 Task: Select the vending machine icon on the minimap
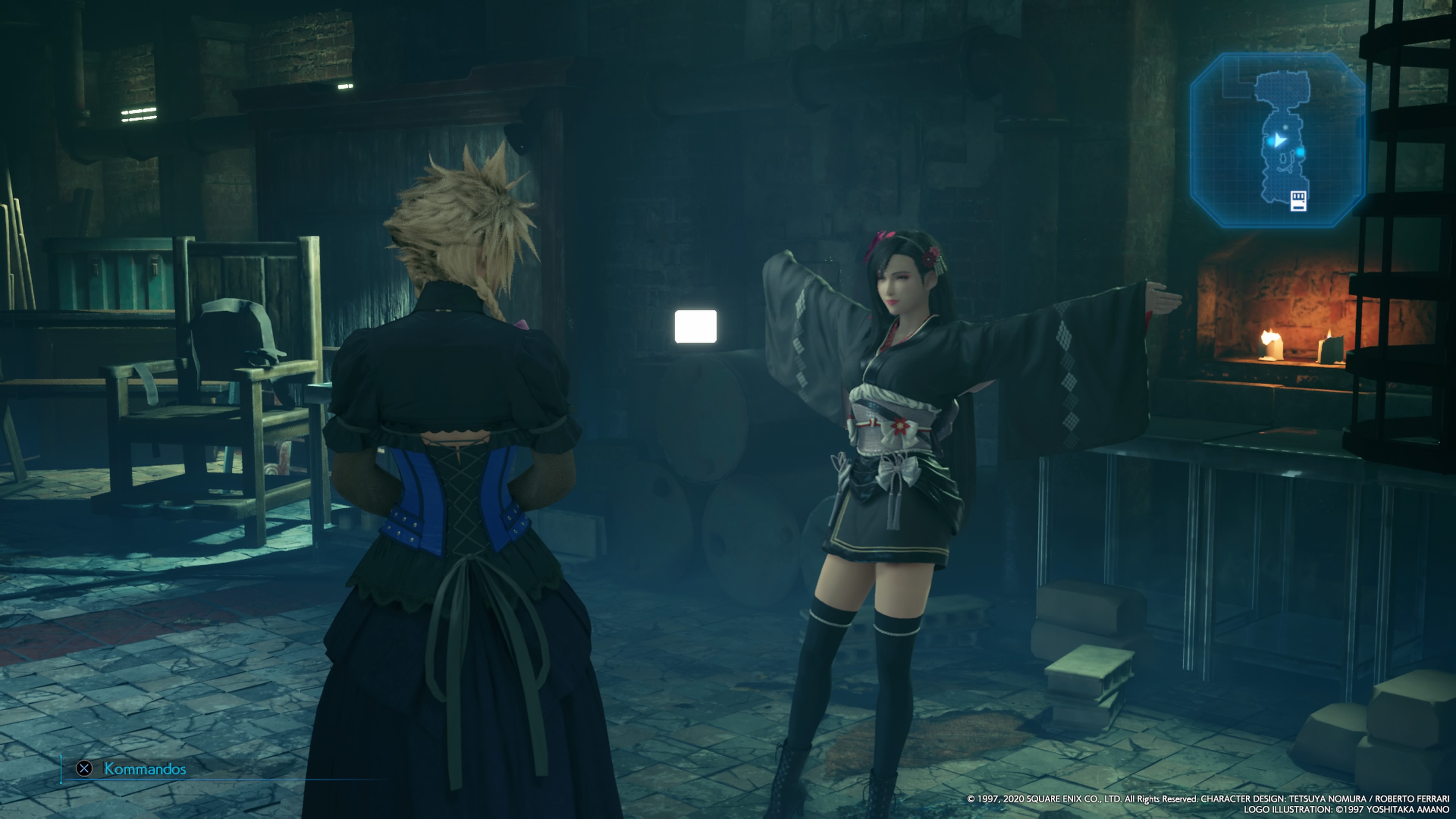(1298, 201)
